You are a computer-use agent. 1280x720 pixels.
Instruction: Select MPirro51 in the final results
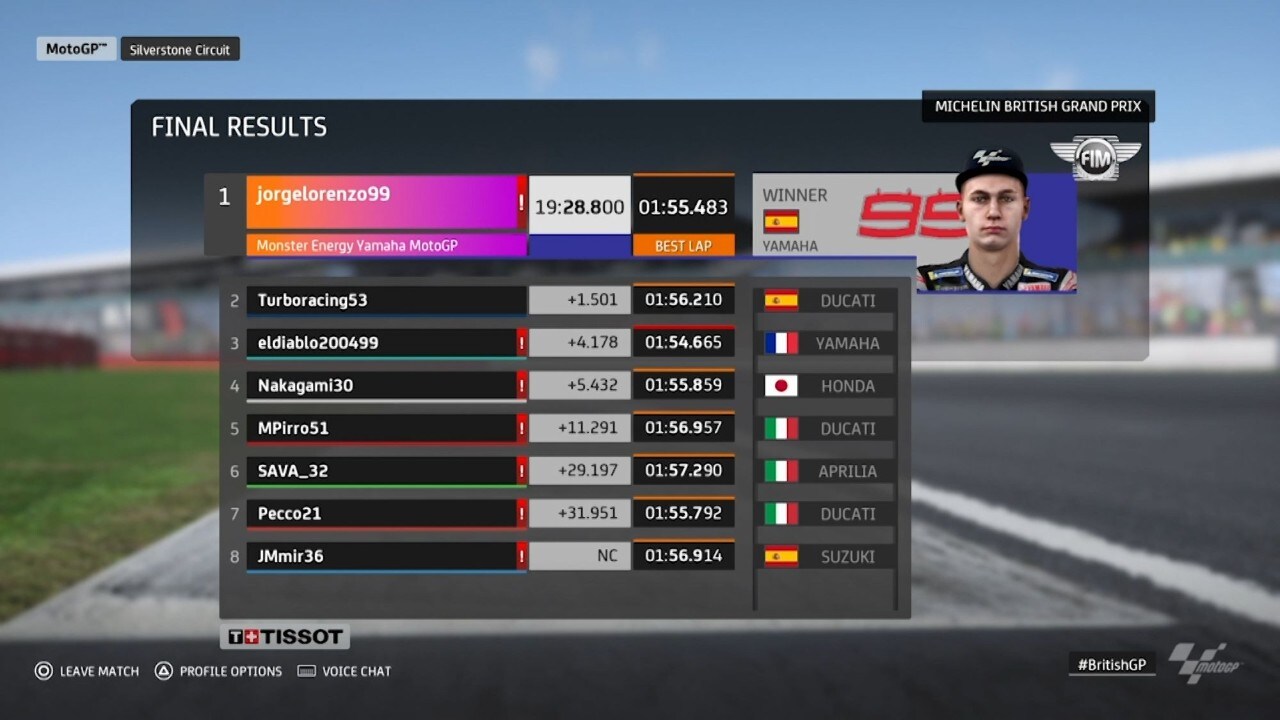pyautogui.click(x=385, y=428)
